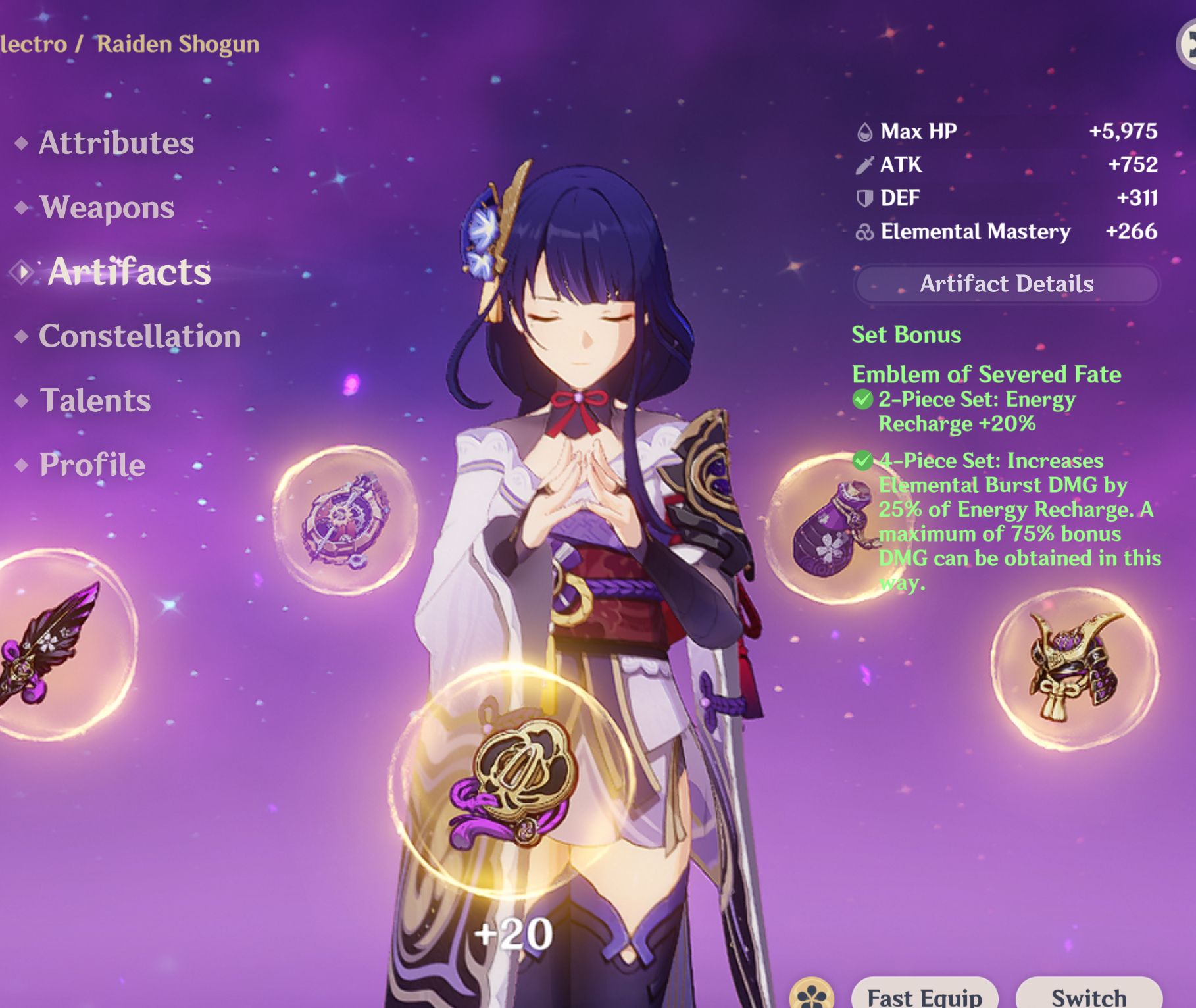
Task: Toggle the 2-Piece Set bonus checkmark
Action: click(865, 400)
